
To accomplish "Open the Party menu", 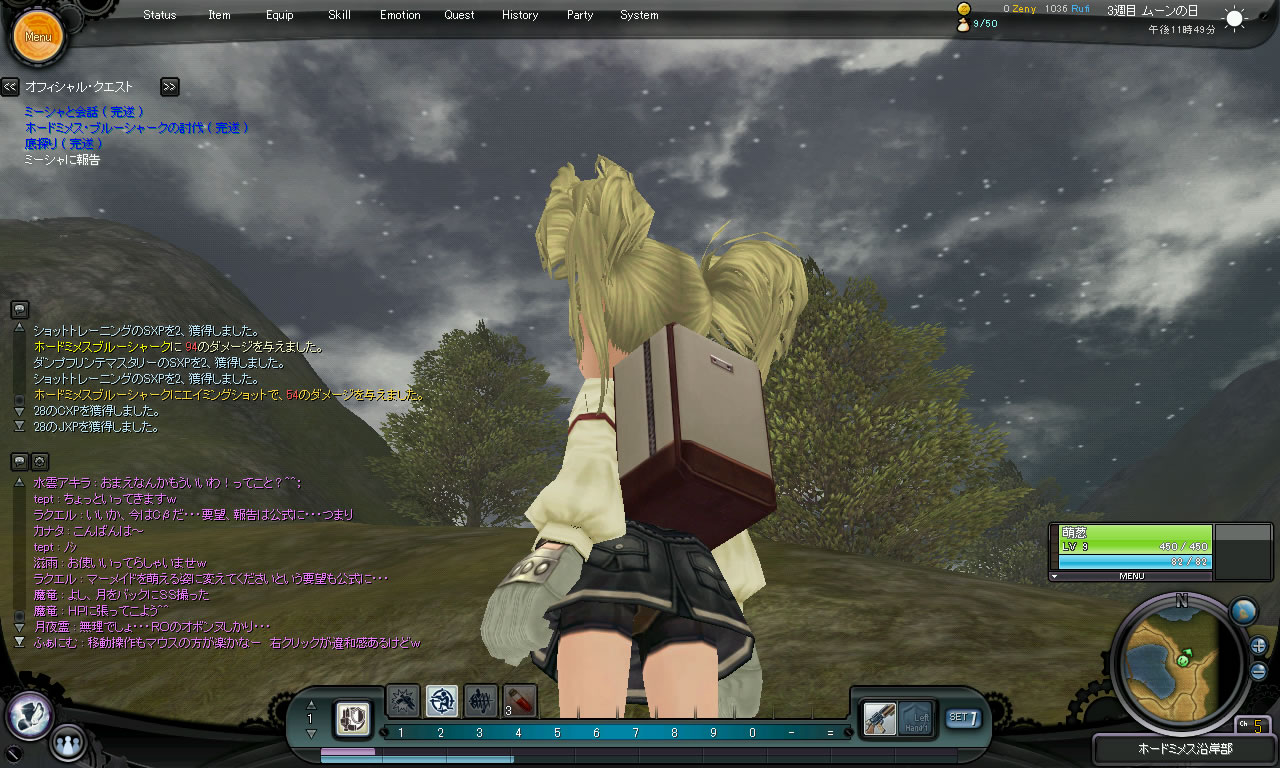I will [x=580, y=15].
